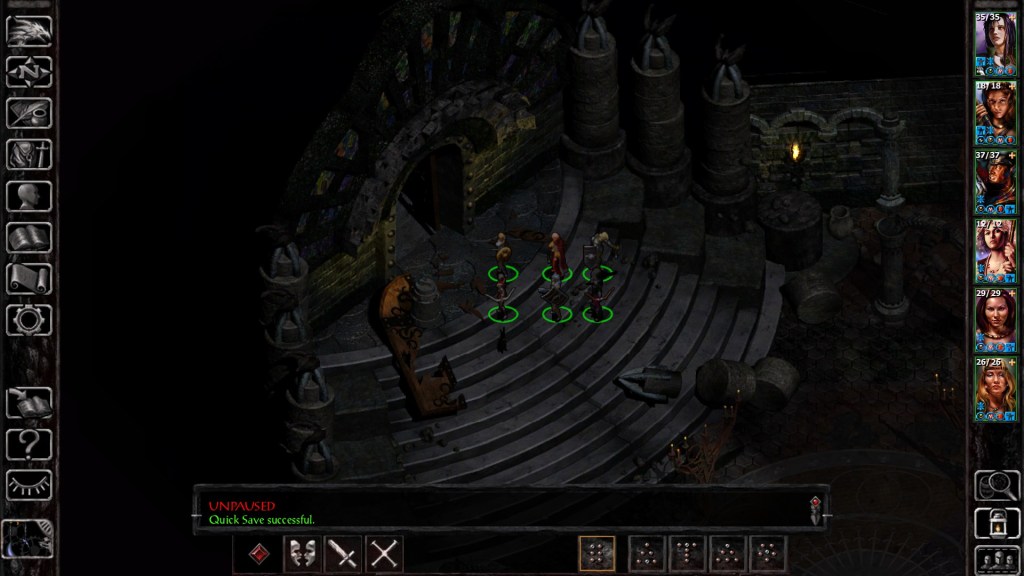
Task: Open the priest scroll
Action: tap(29, 279)
